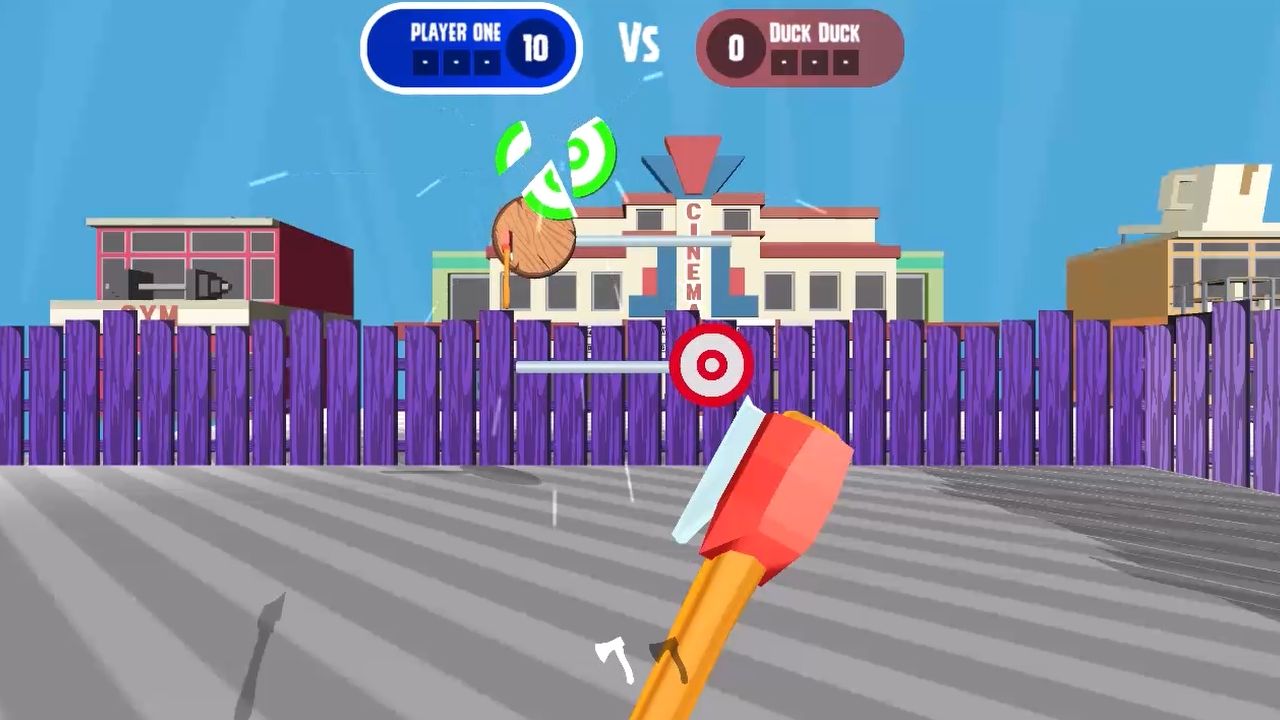Image resolution: width=1280 pixels, height=720 pixels.
Task: Click the red bullseye target
Action: 712,365
